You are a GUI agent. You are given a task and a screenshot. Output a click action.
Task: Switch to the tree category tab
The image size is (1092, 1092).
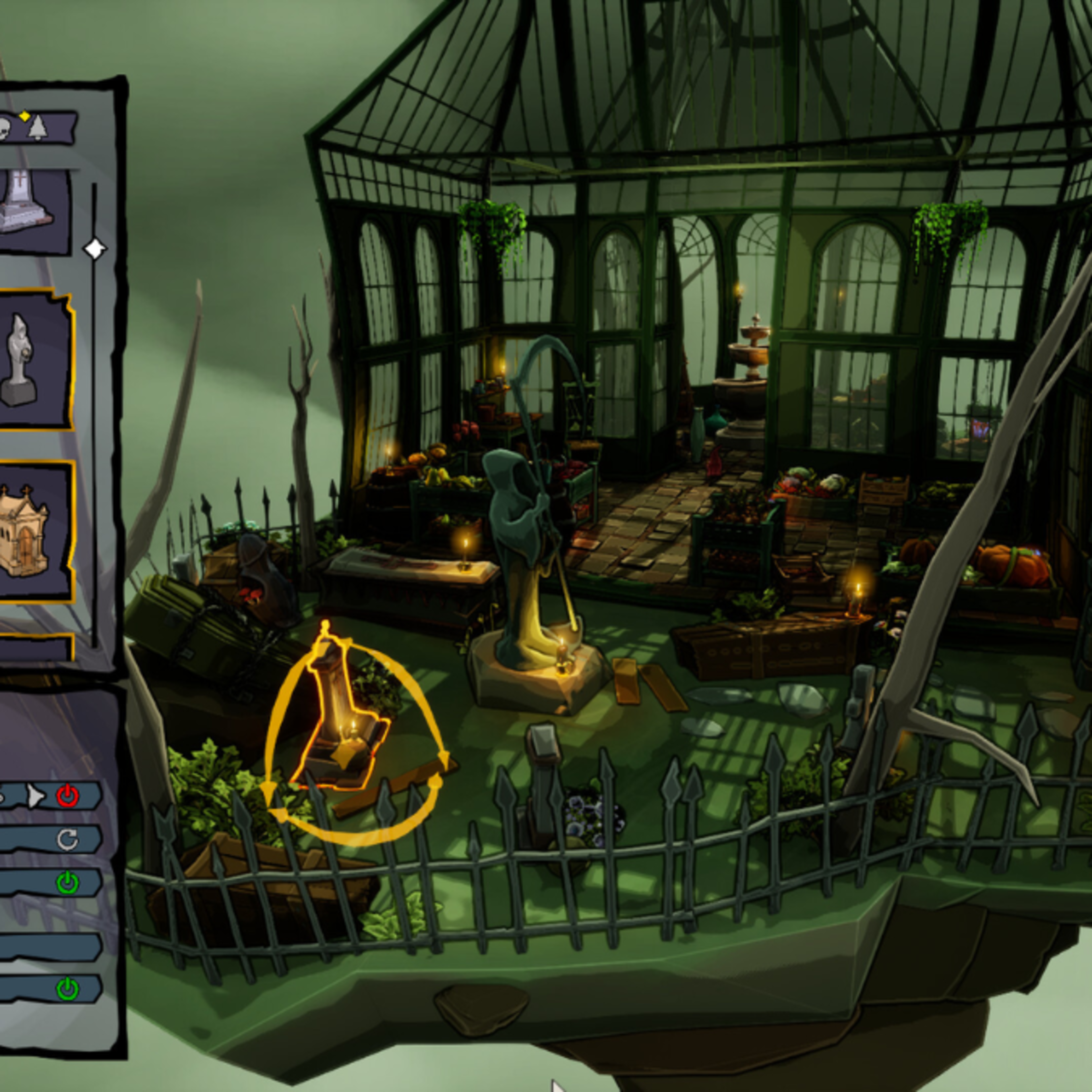(37, 128)
